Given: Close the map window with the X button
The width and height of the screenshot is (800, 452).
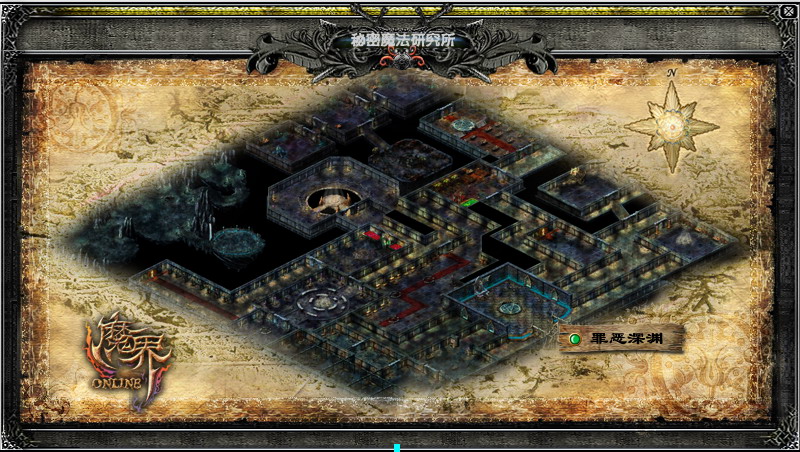Looking at the screenshot, I should pyautogui.click(x=788, y=12).
